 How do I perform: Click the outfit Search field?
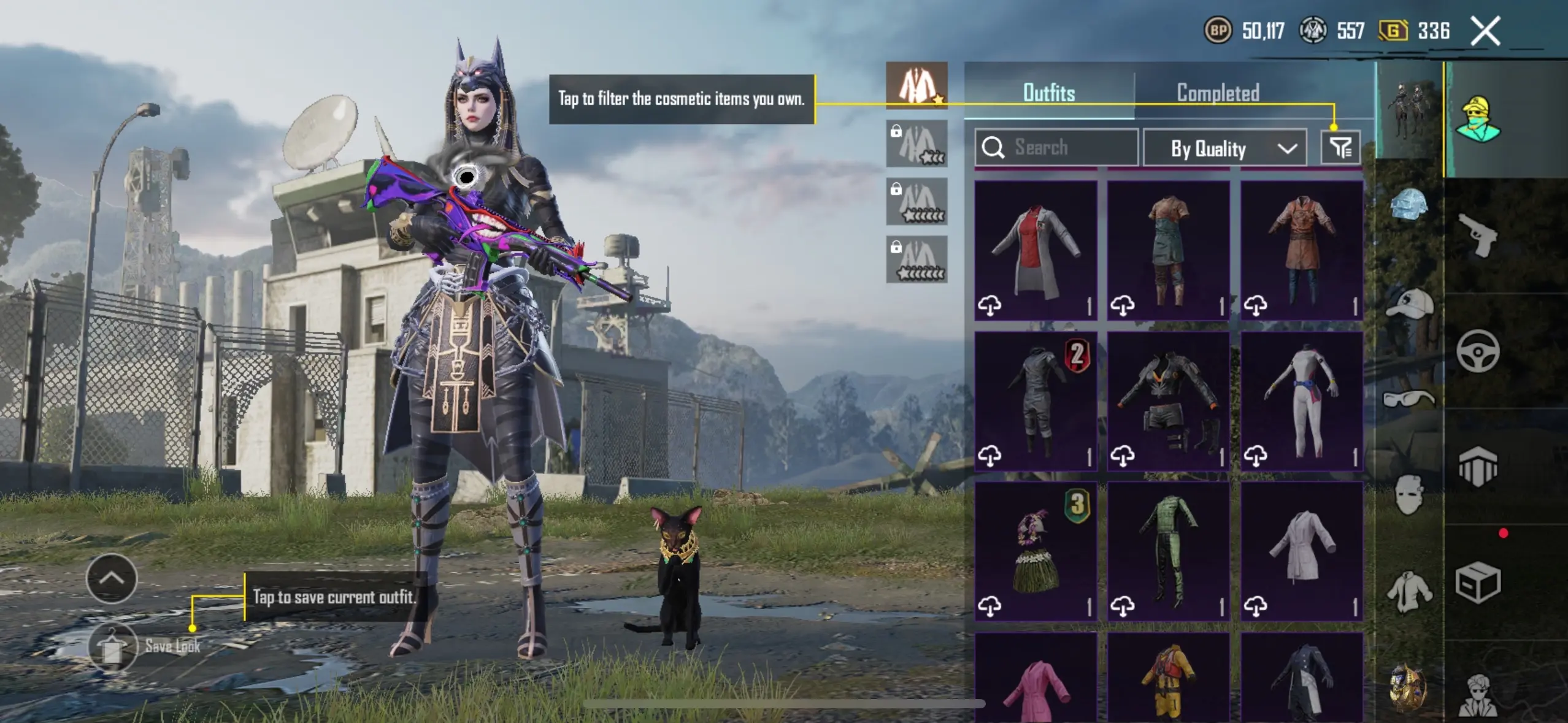[x=1056, y=148]
